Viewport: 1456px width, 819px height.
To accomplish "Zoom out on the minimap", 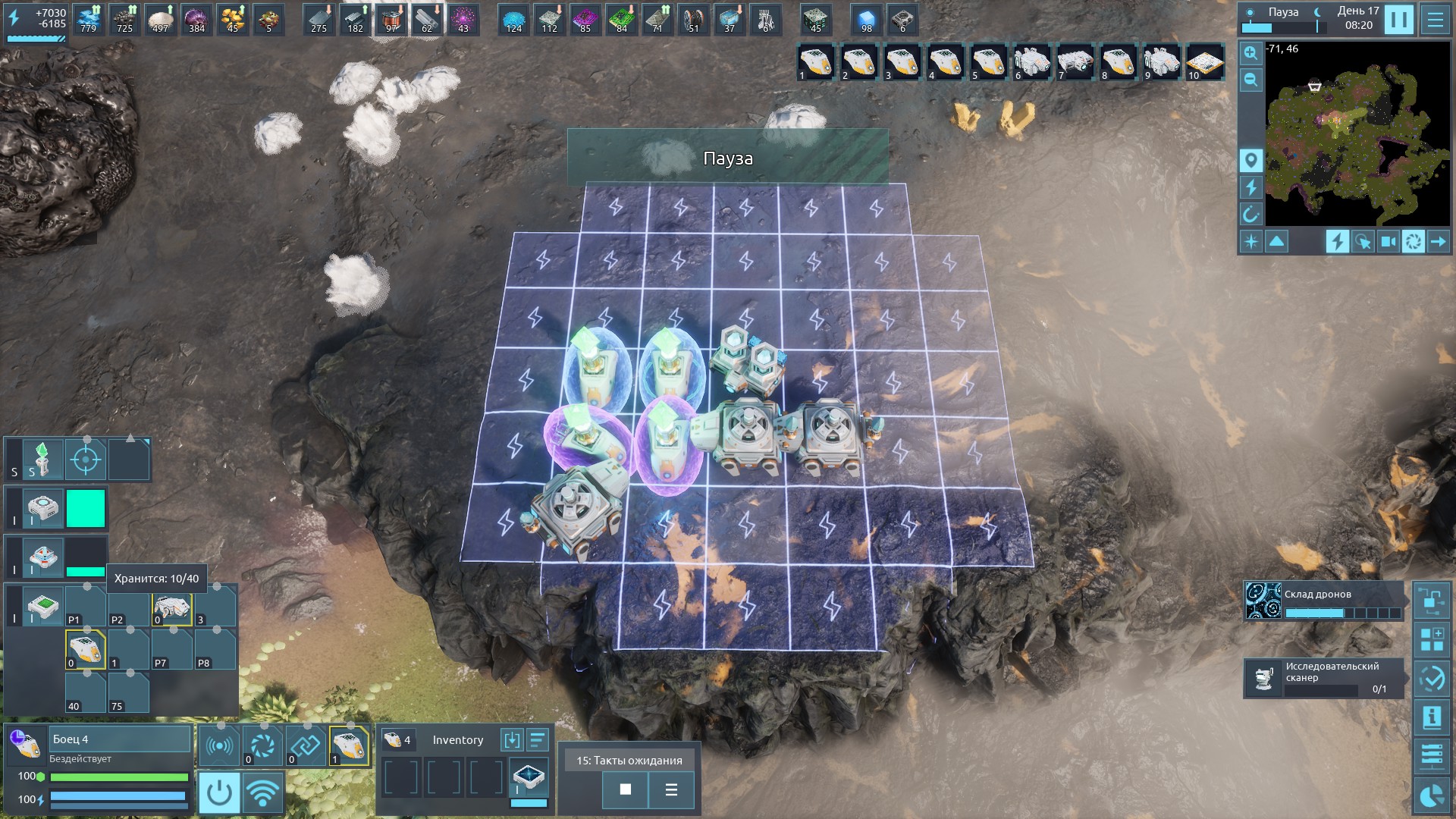I will [1250, 80].
